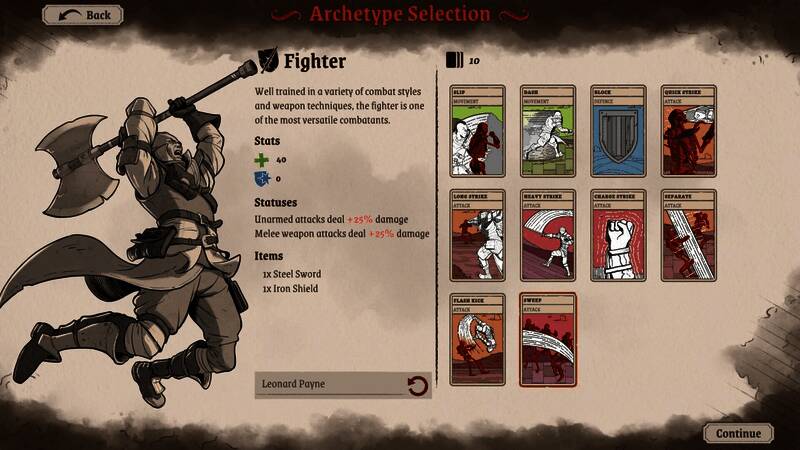View the Long Strike attack card
800x450 pixels.
[x=477, y=235]
